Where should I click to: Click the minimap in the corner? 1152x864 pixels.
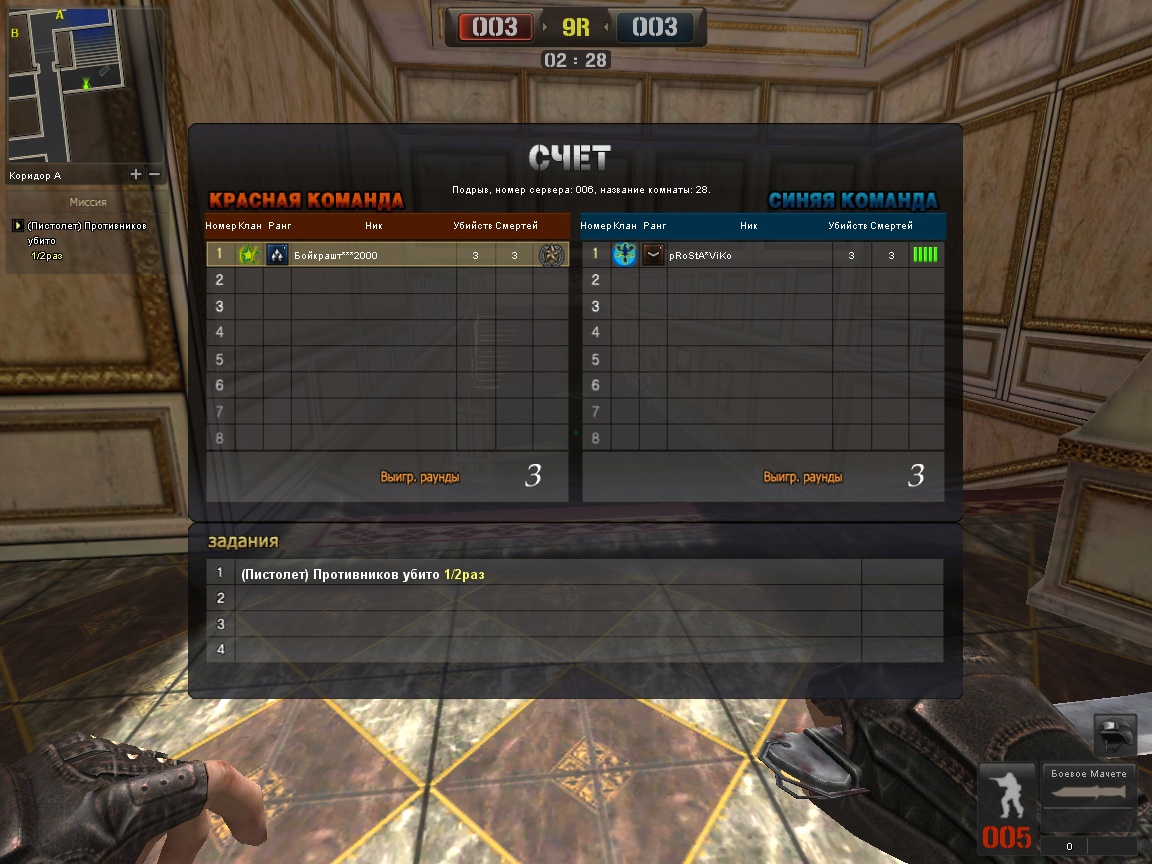[x=84, y=85]
